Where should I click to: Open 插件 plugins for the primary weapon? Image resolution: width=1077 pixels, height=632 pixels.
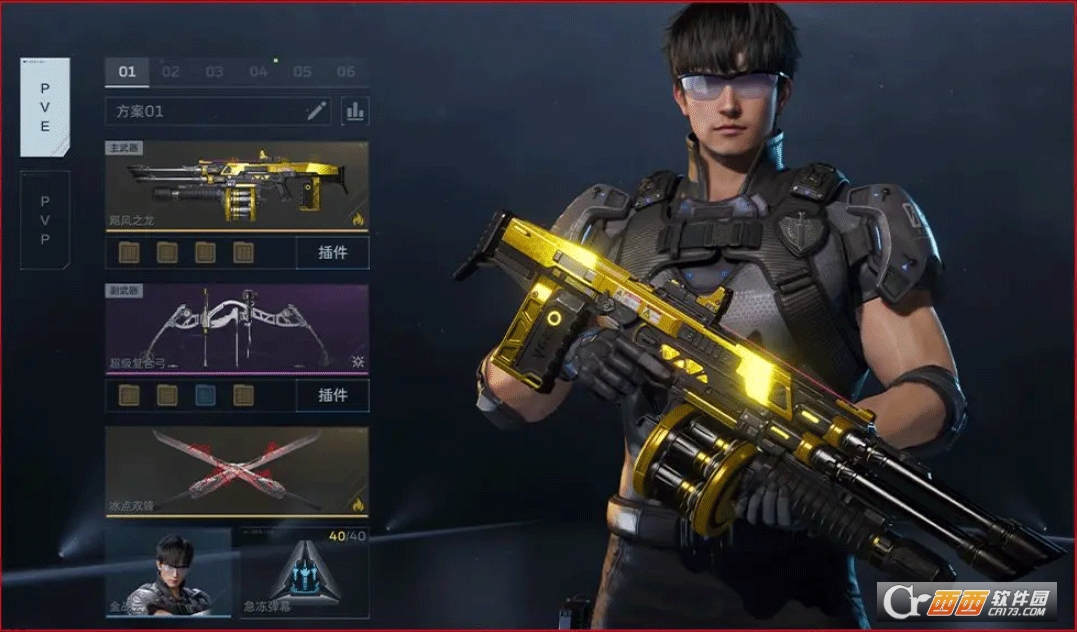pos(332,253)
